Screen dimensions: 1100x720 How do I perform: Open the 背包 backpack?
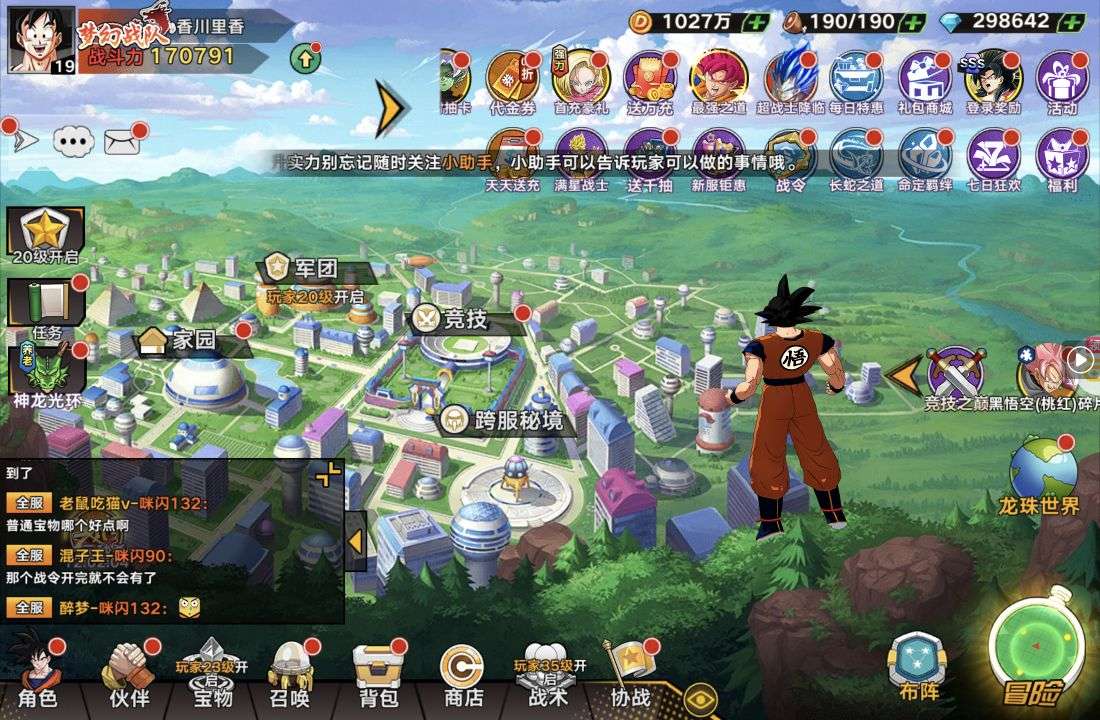(376, 672)
